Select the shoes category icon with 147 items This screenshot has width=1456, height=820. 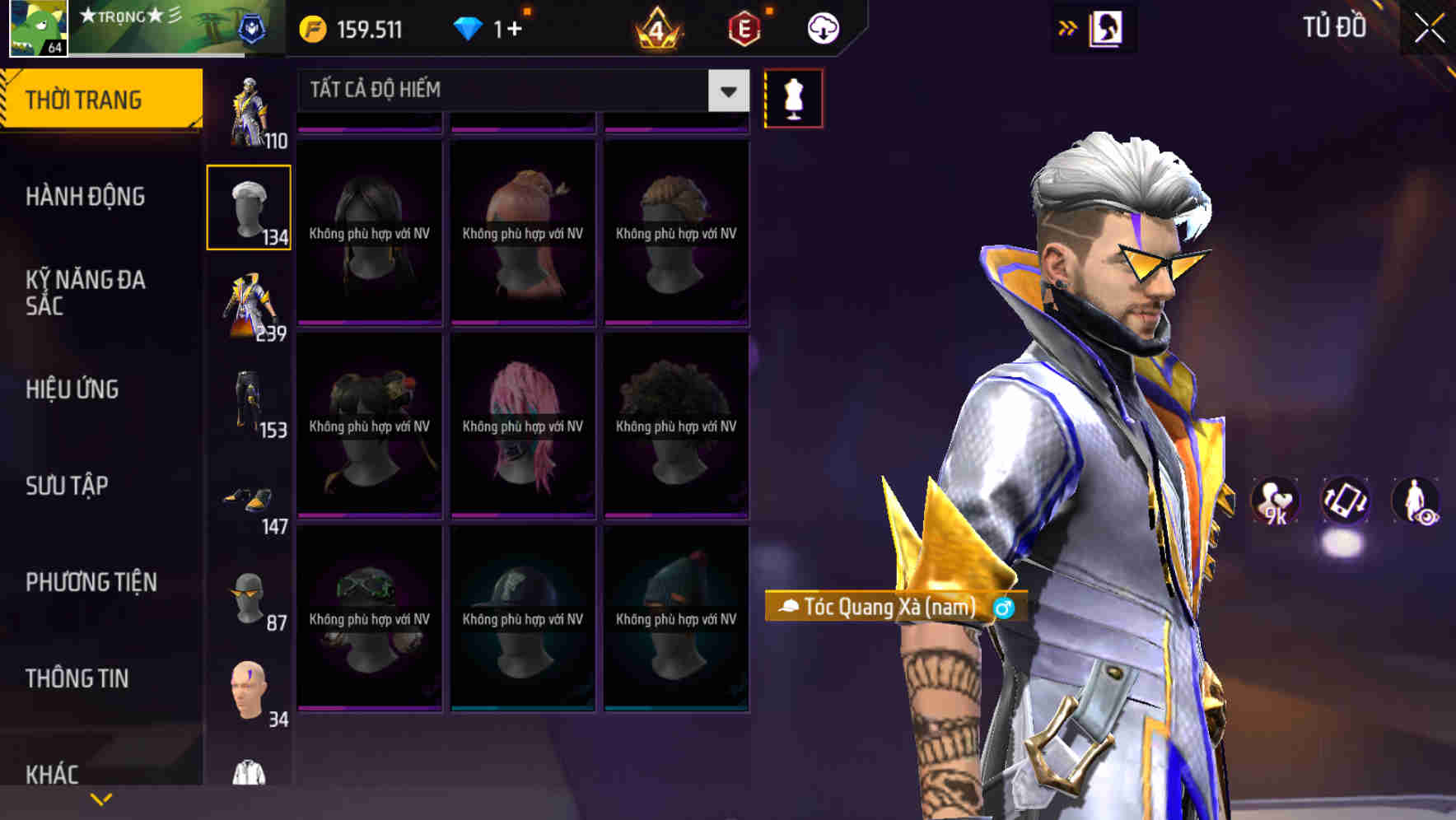tap(250, 501)
